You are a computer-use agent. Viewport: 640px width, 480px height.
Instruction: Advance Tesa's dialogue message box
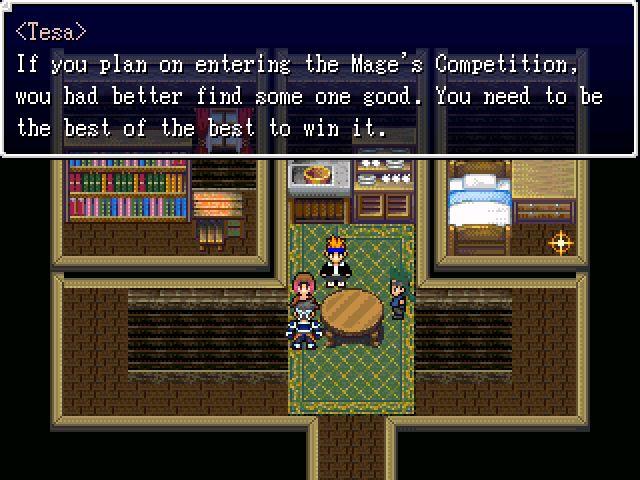tap(319, 80)
